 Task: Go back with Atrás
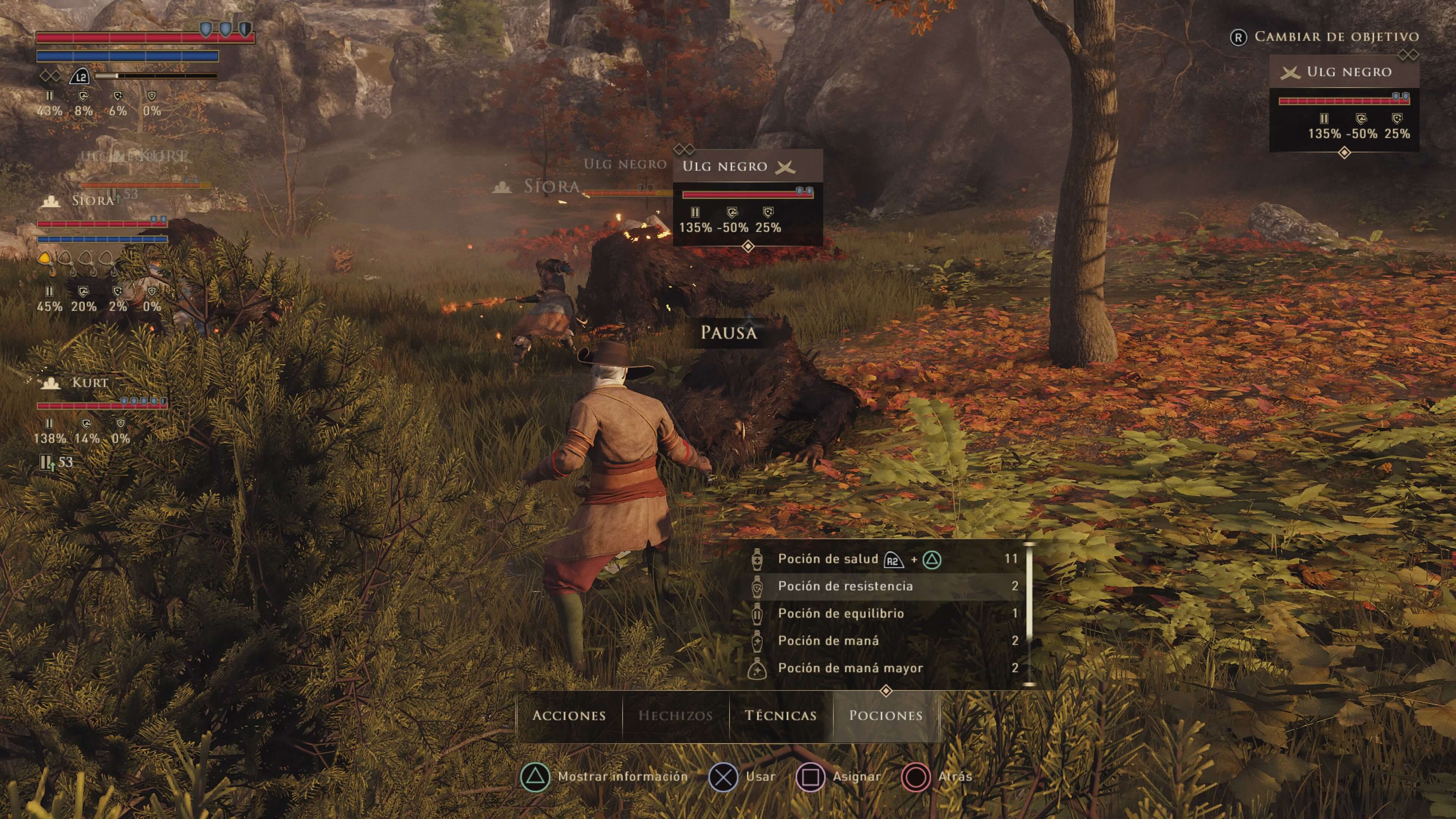tap(955, 777)
